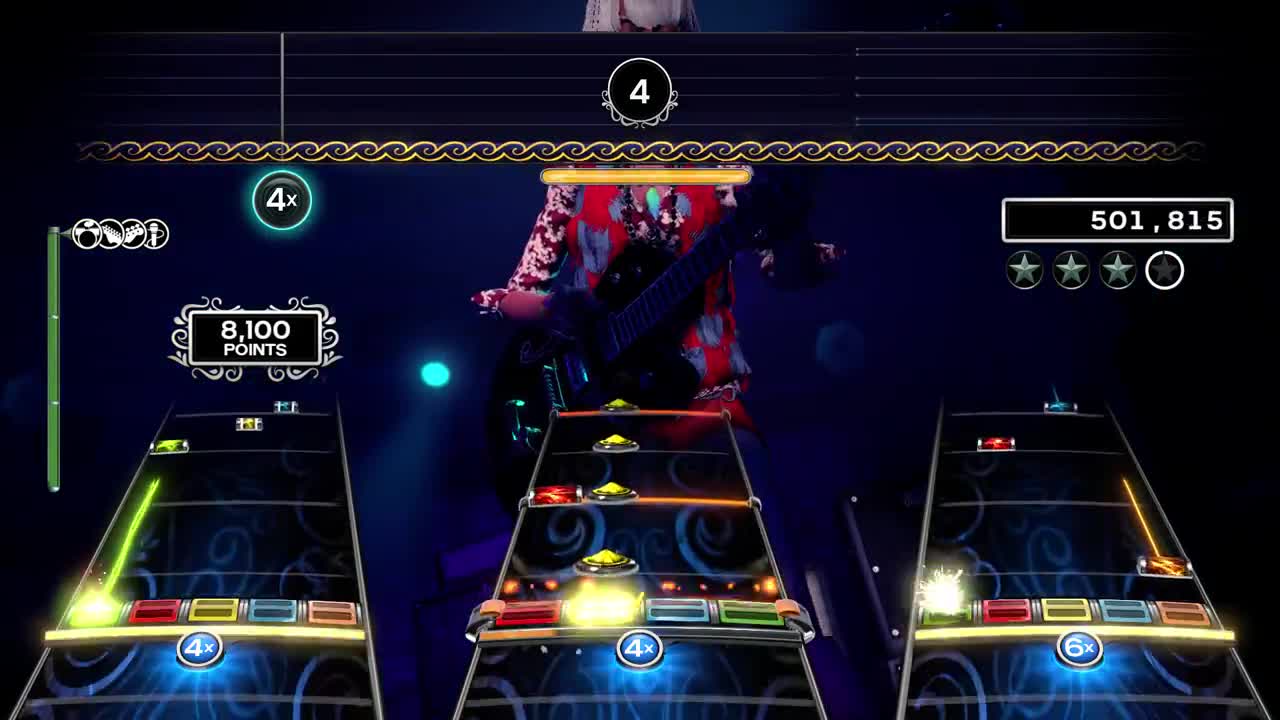Open the score display showing 501,815
The height and width of the screenshot is (720, 1280).
[1117, 220]
